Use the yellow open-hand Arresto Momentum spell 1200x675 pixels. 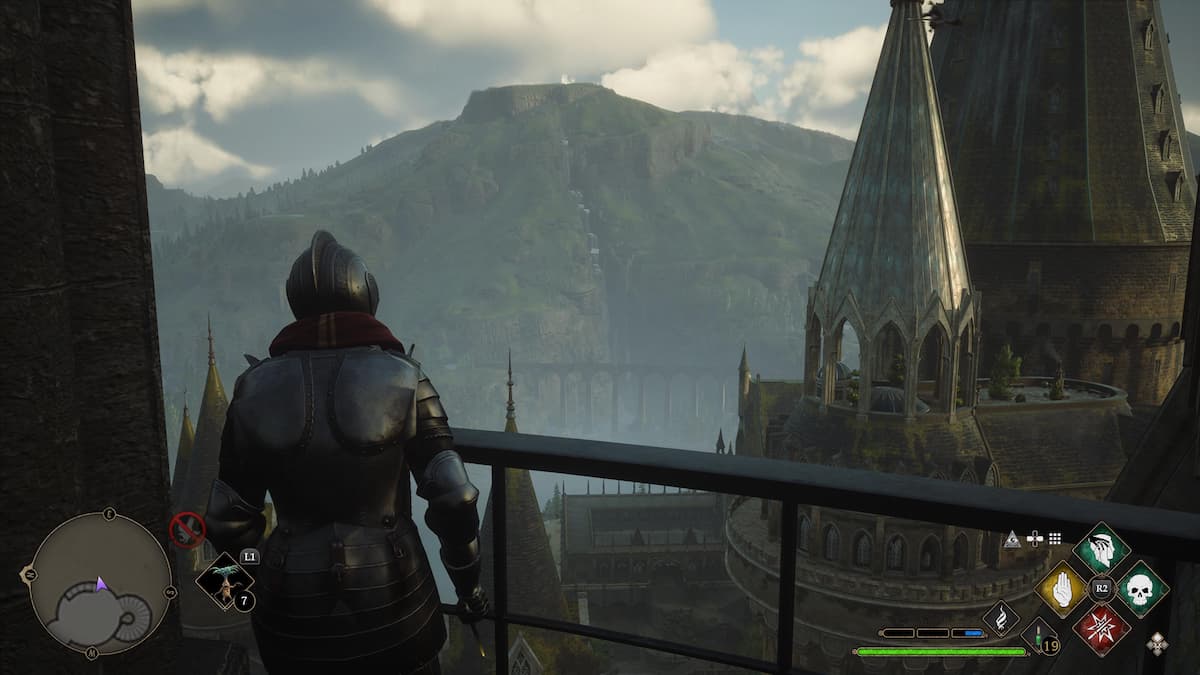1062,588
